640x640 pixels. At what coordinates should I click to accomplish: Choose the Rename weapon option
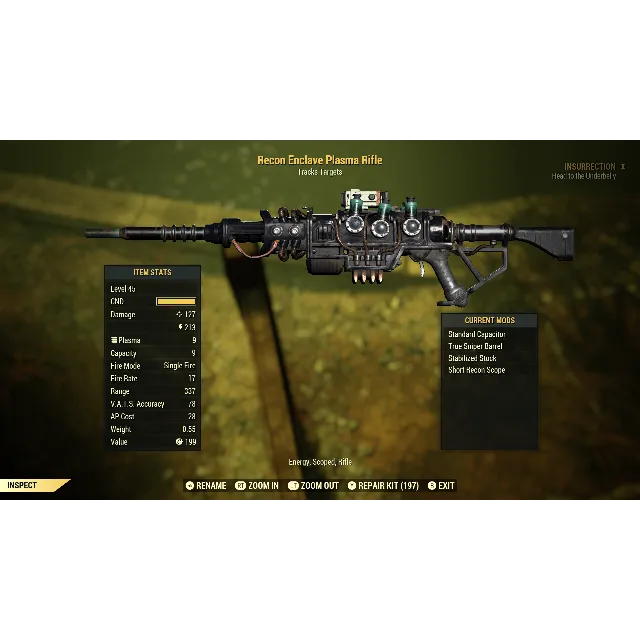(x=206, y=486)
